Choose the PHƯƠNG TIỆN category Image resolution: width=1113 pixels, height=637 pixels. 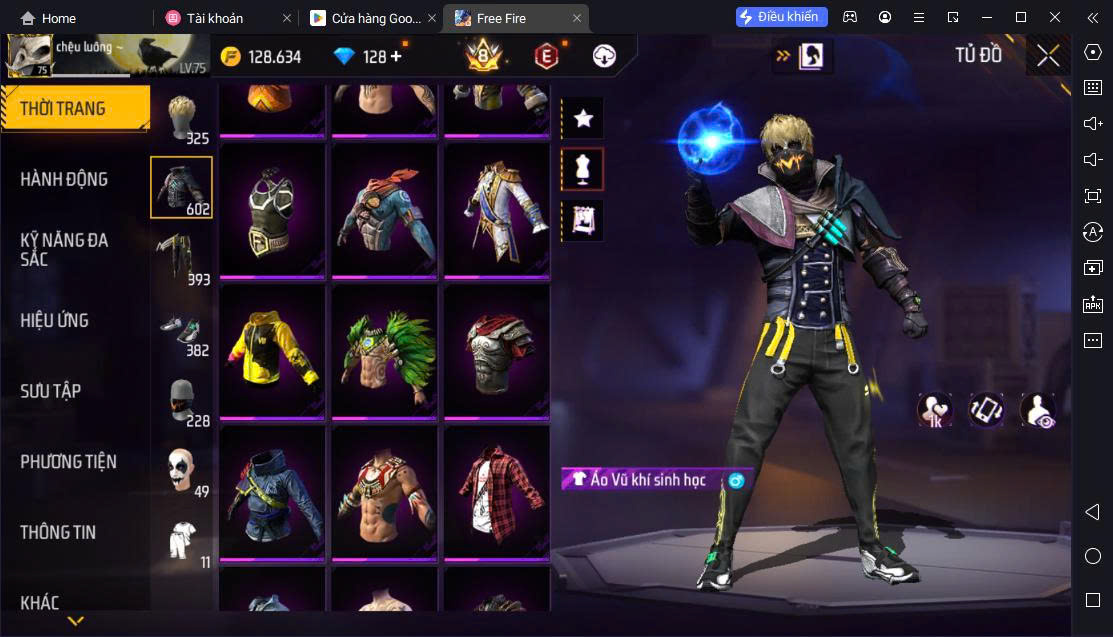click(x=68, y=461)
